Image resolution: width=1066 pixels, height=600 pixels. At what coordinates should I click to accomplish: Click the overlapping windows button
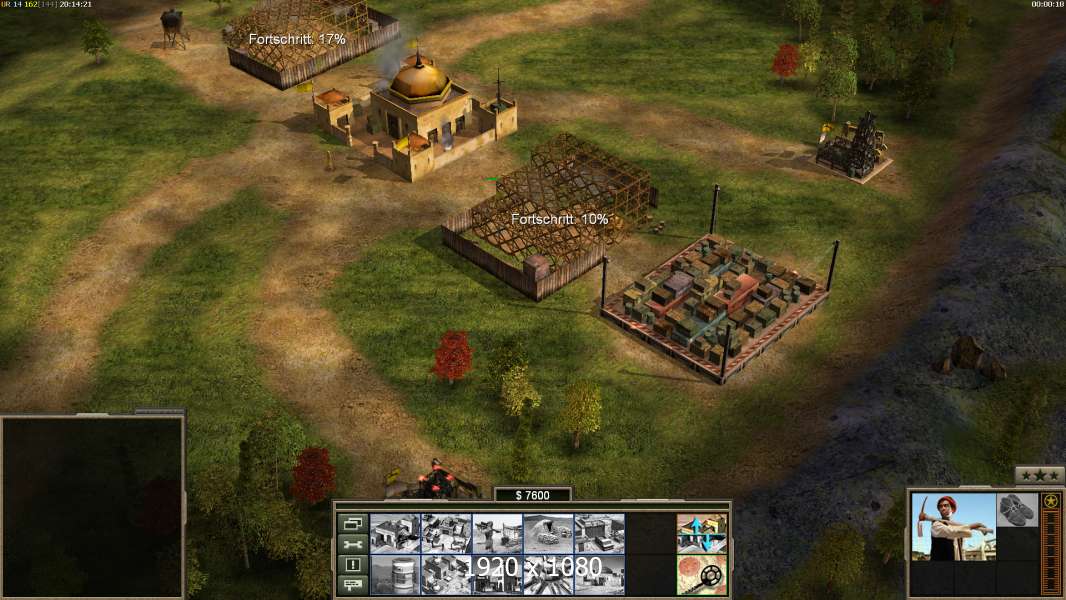[x=351, y=523]
